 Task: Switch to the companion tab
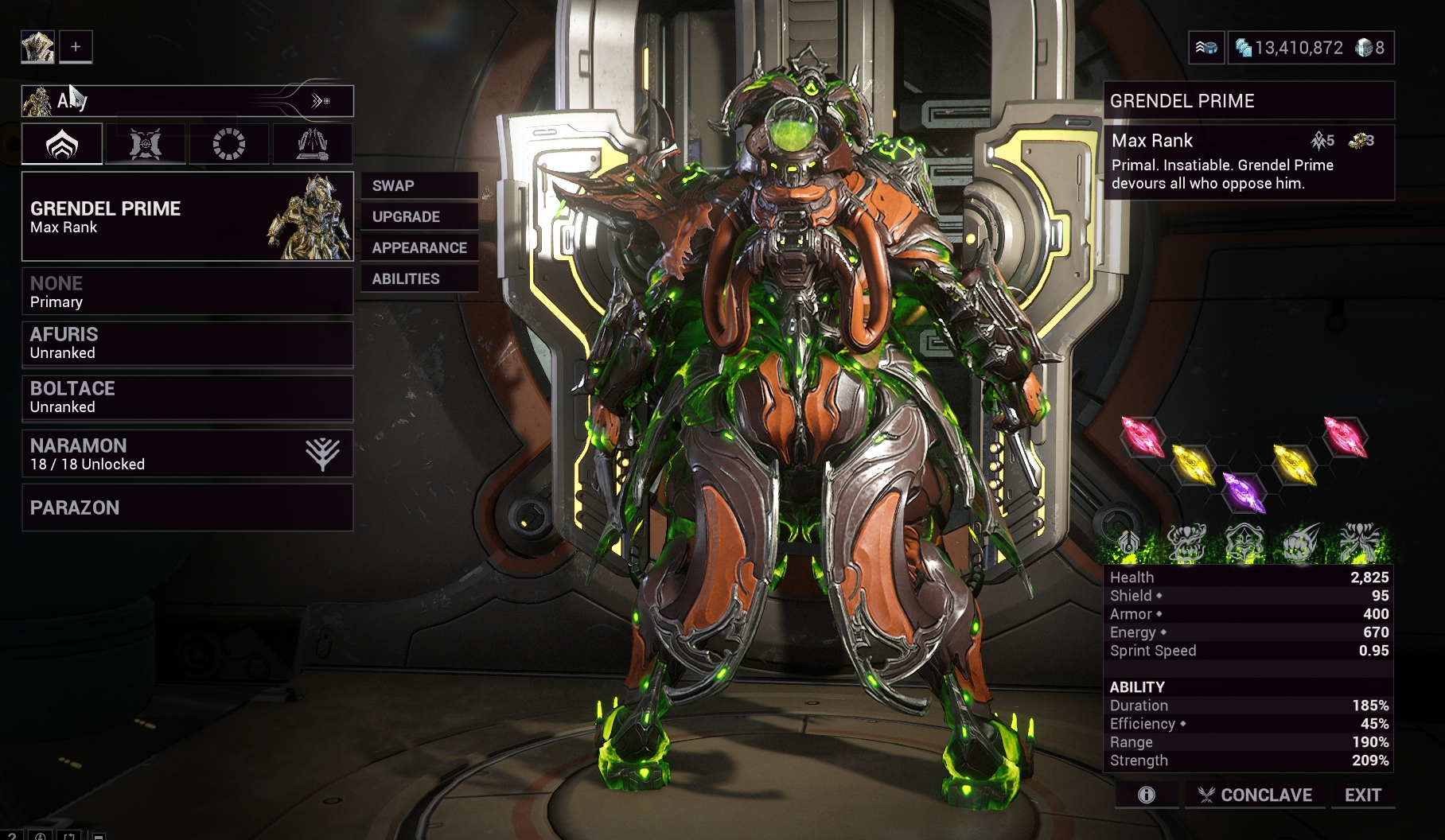(146, 144)
